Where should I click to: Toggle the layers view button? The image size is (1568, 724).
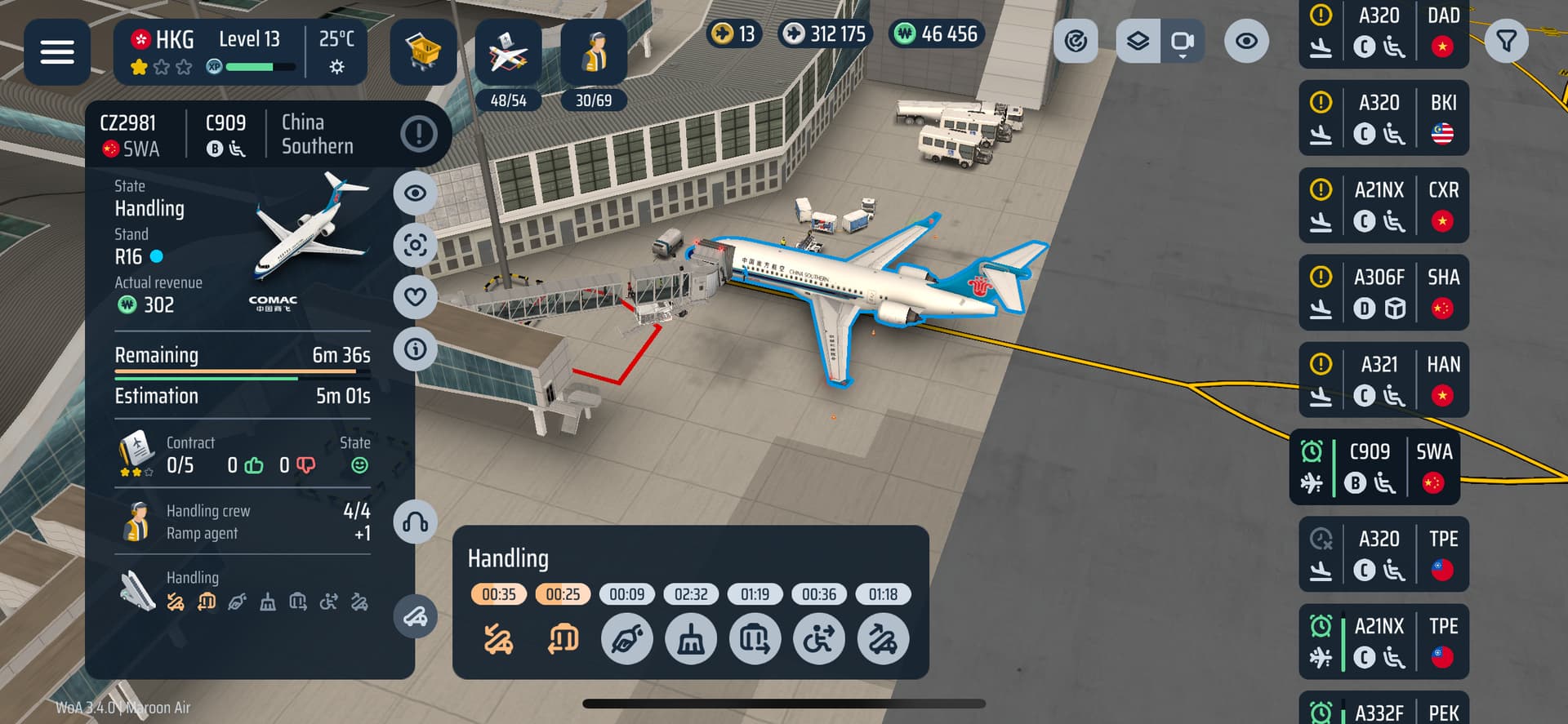coord(1138,41)
